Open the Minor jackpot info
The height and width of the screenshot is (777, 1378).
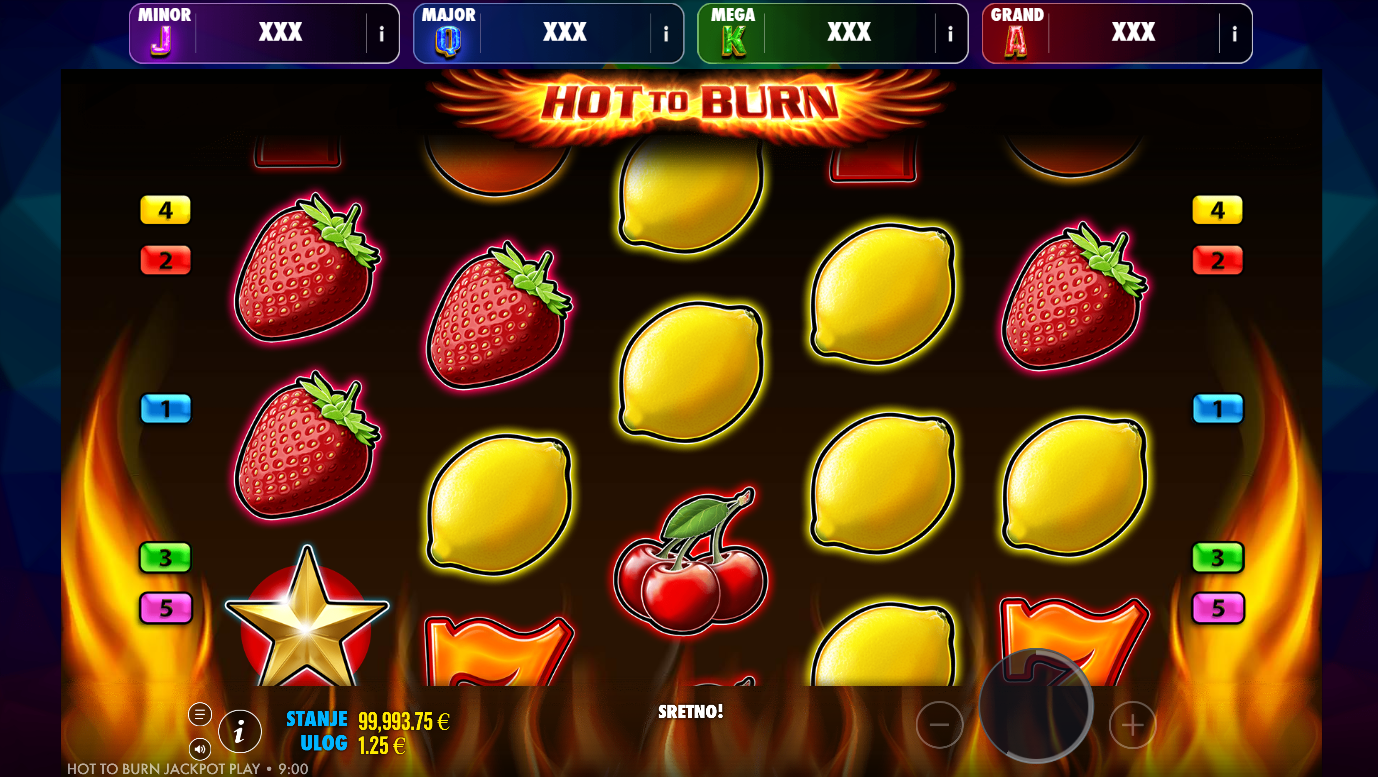tap(381, 34)
